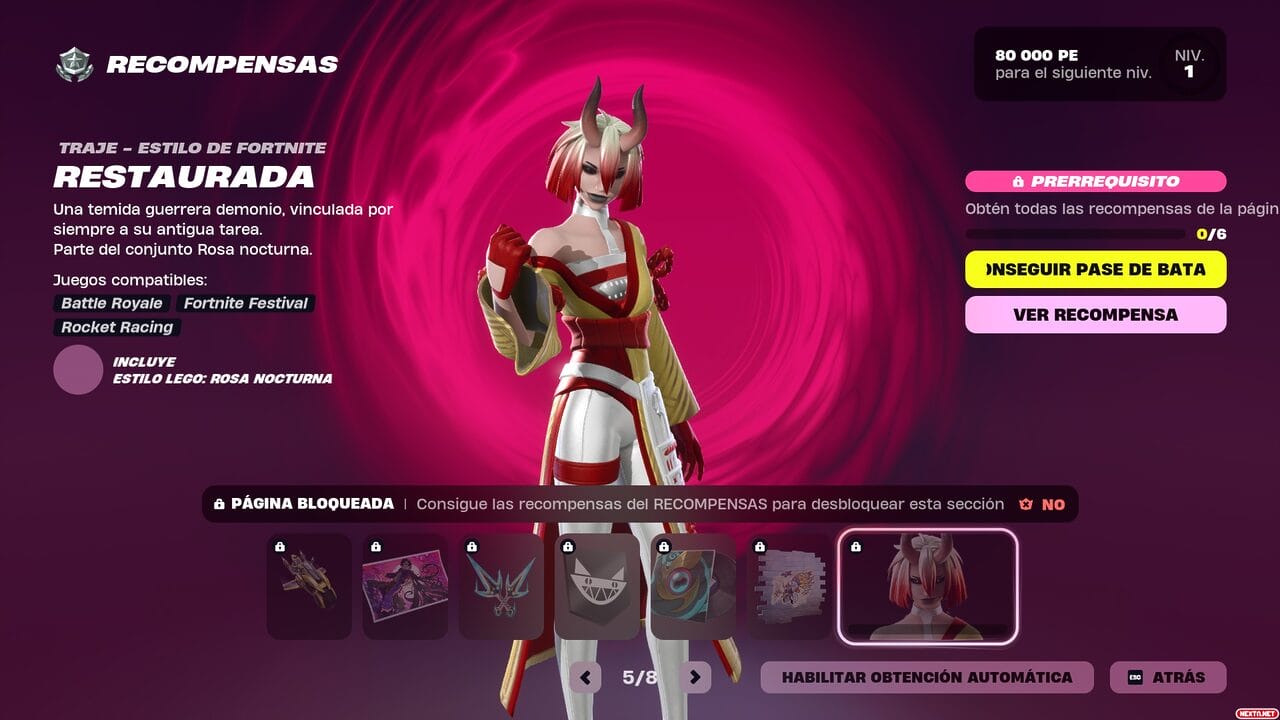Advance to the next rewards page
The width and height of the screenshot is (1280, 720).
point(694,677)
